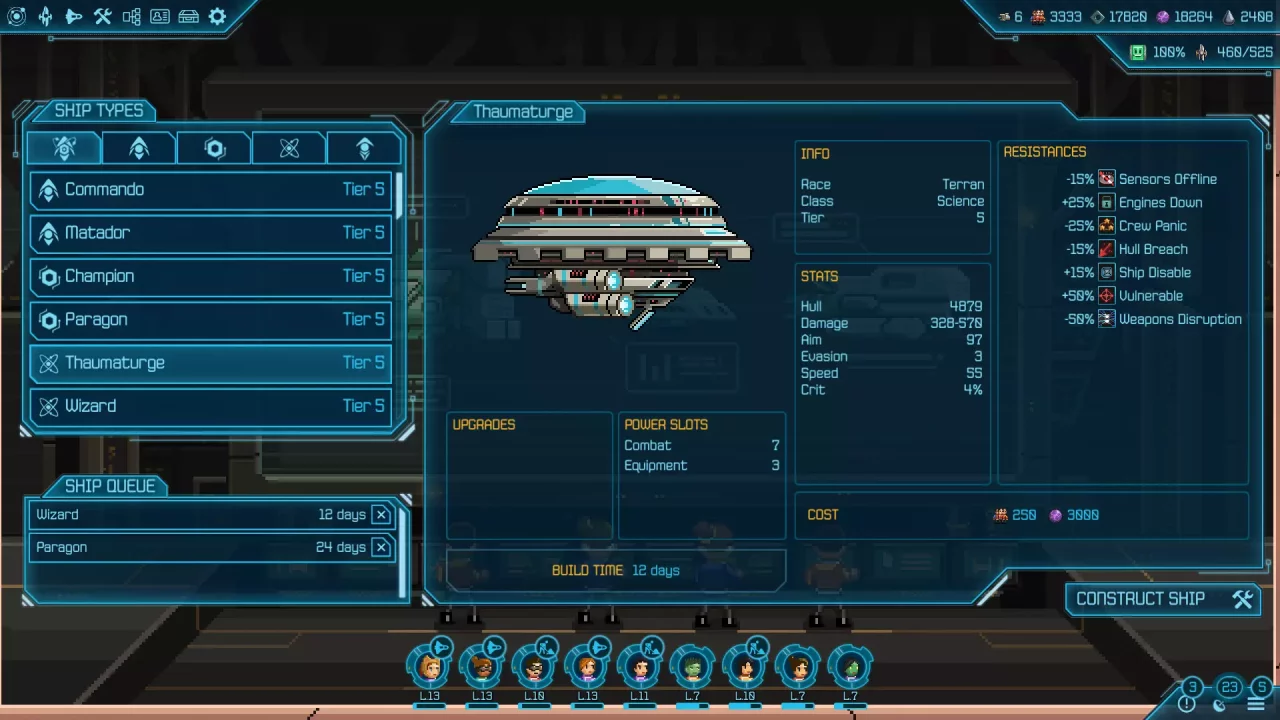Click the shipyard tools icon

coord(101,16)
